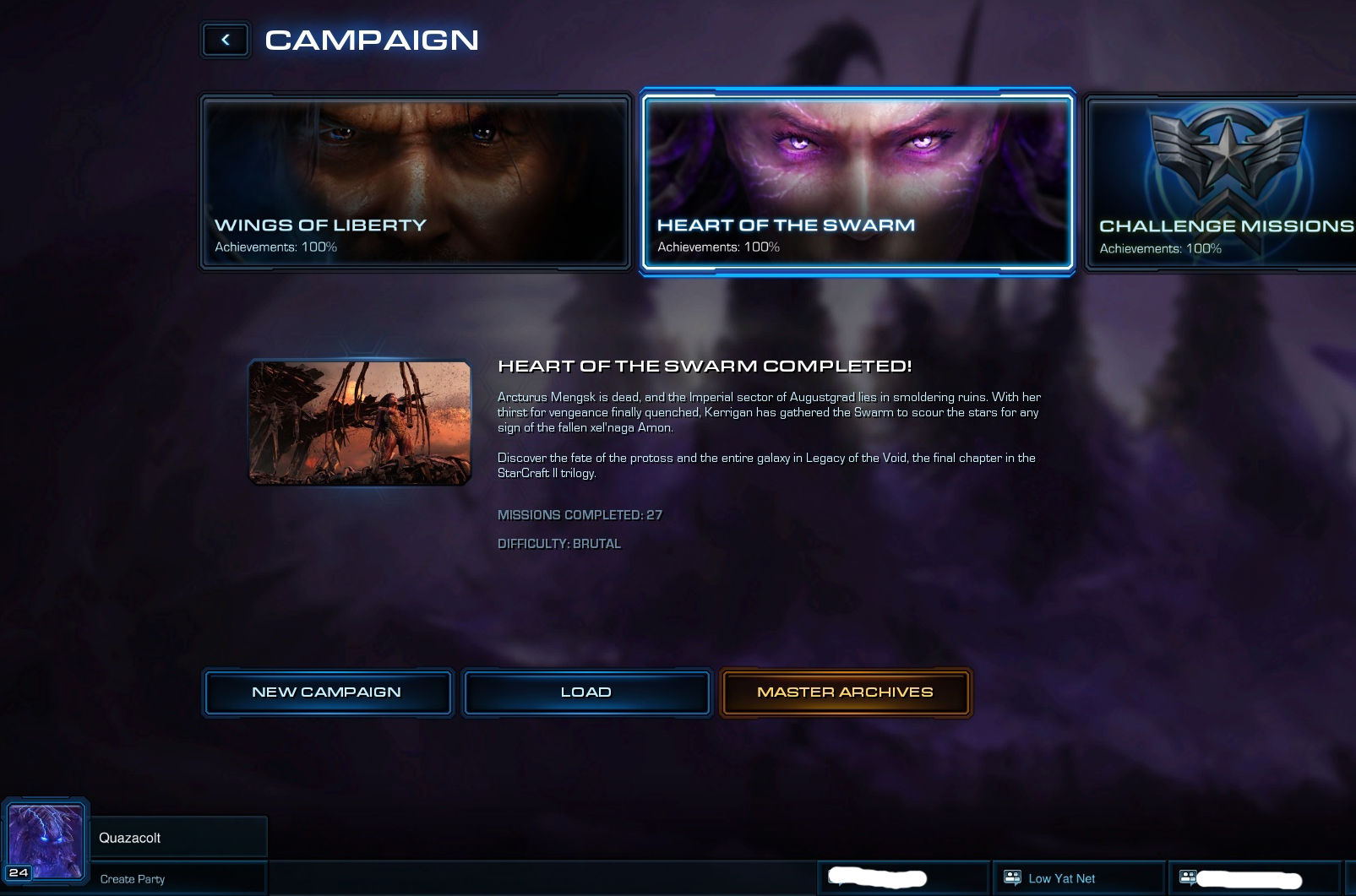The width and height of the screenshot is (1356, 896).
Task: Choose the Heart of the Swarm campaign
Action: (857, 182)
